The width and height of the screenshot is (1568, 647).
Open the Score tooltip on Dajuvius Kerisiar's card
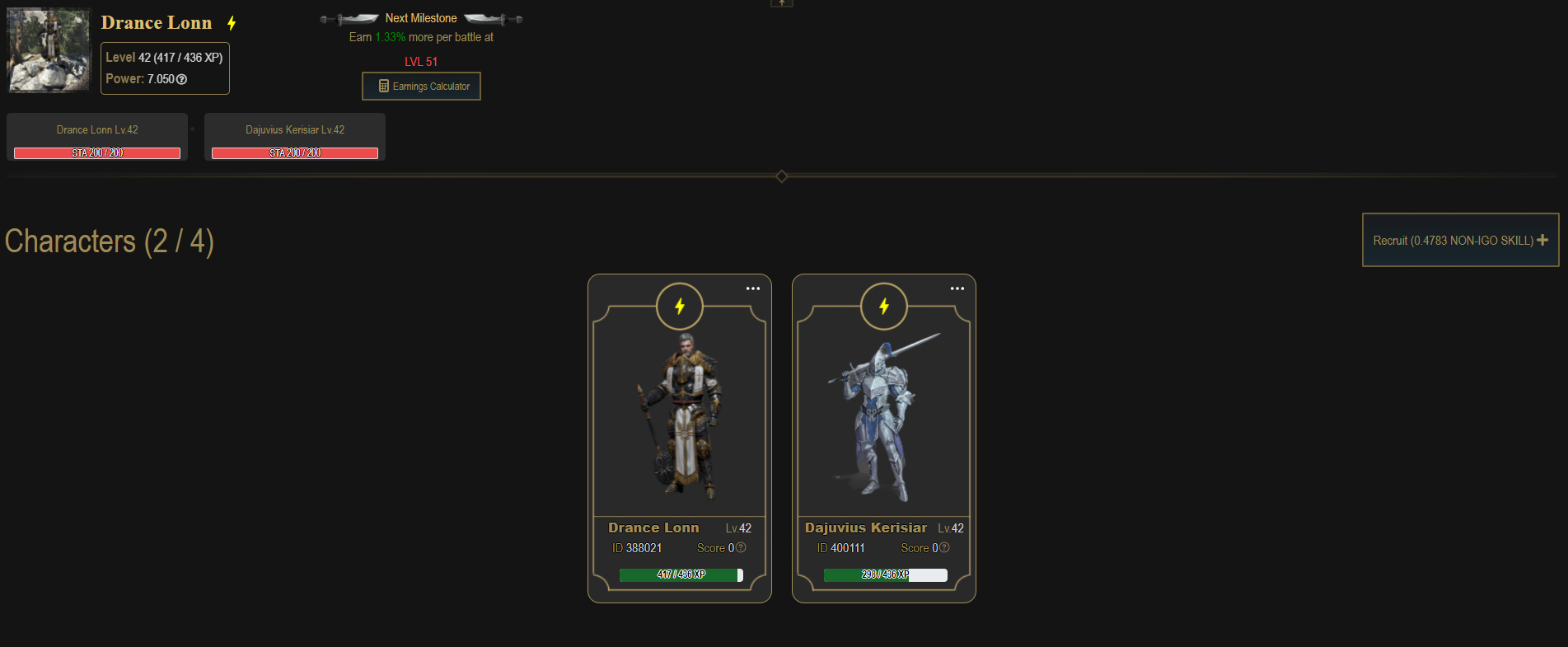[943, 547]
